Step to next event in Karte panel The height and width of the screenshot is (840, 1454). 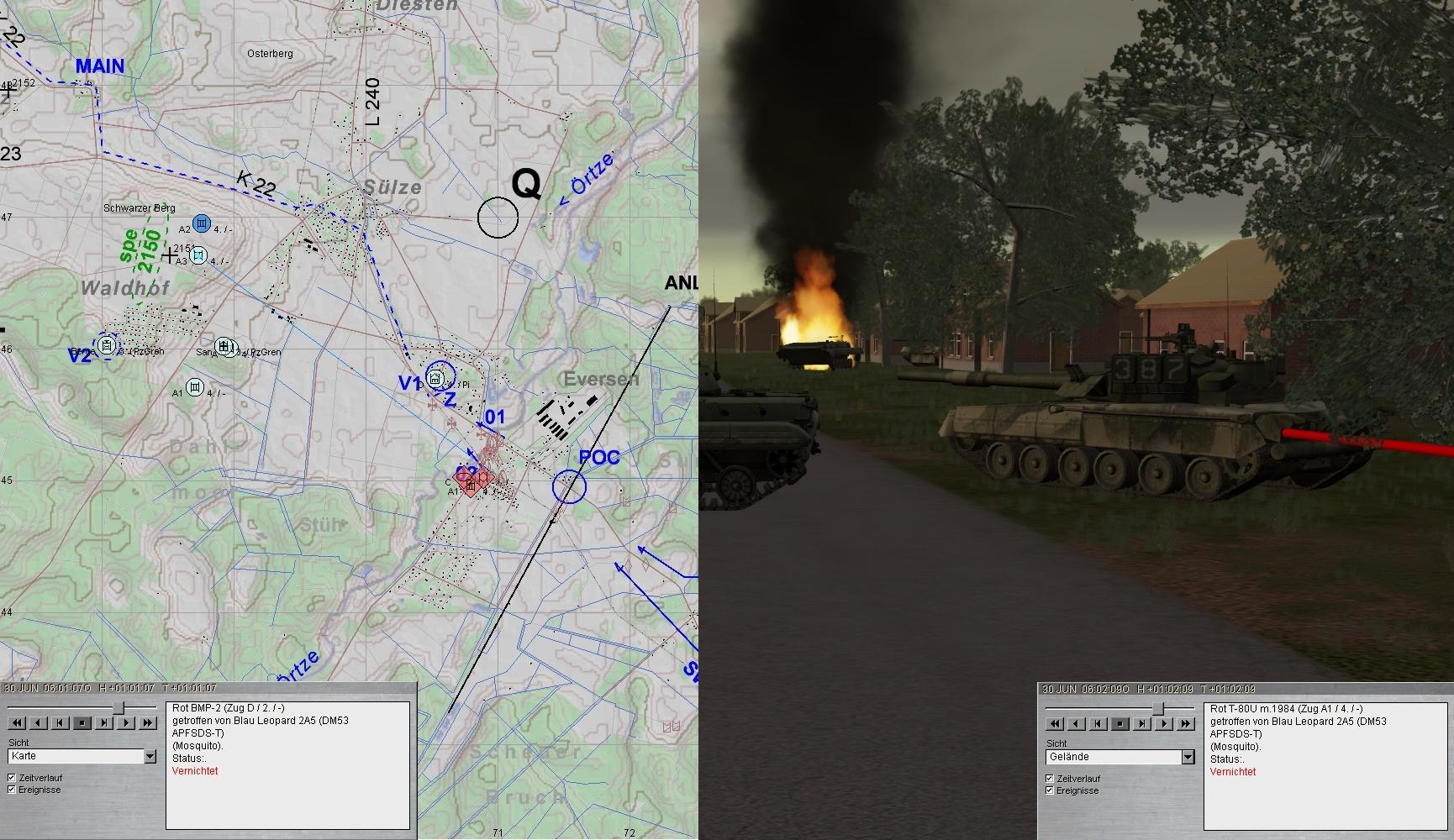[x=104, y=722]
